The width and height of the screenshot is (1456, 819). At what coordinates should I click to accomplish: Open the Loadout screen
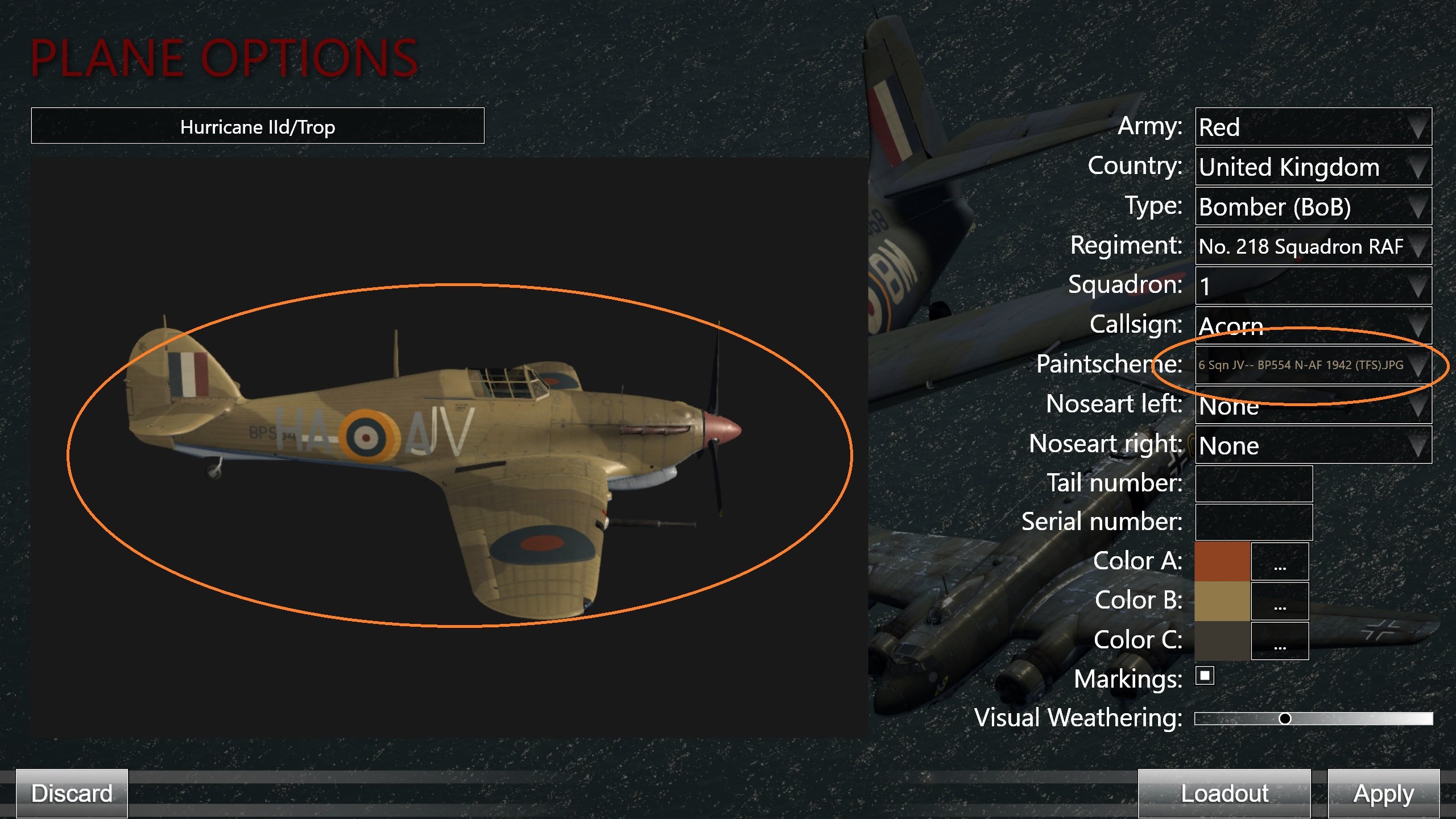(1224, 793)
